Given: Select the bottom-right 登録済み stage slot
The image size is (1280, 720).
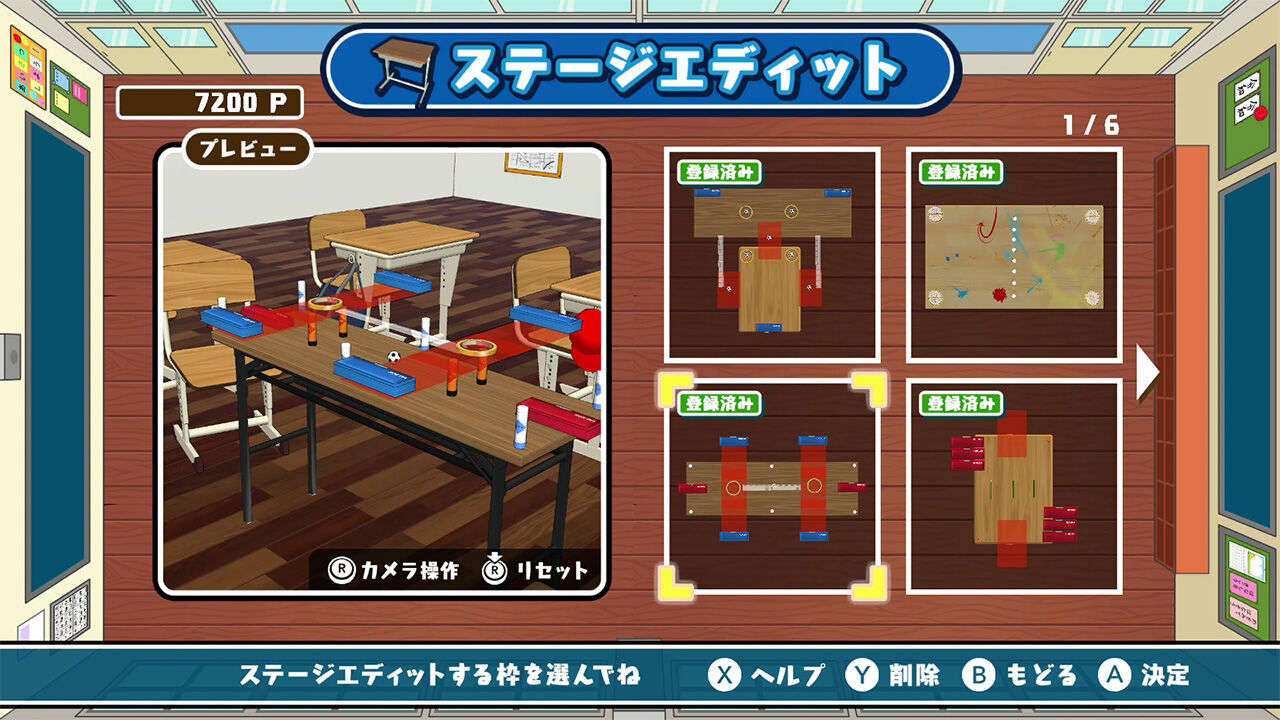Looking at the screenshot, I should [x=1015, y=487].
